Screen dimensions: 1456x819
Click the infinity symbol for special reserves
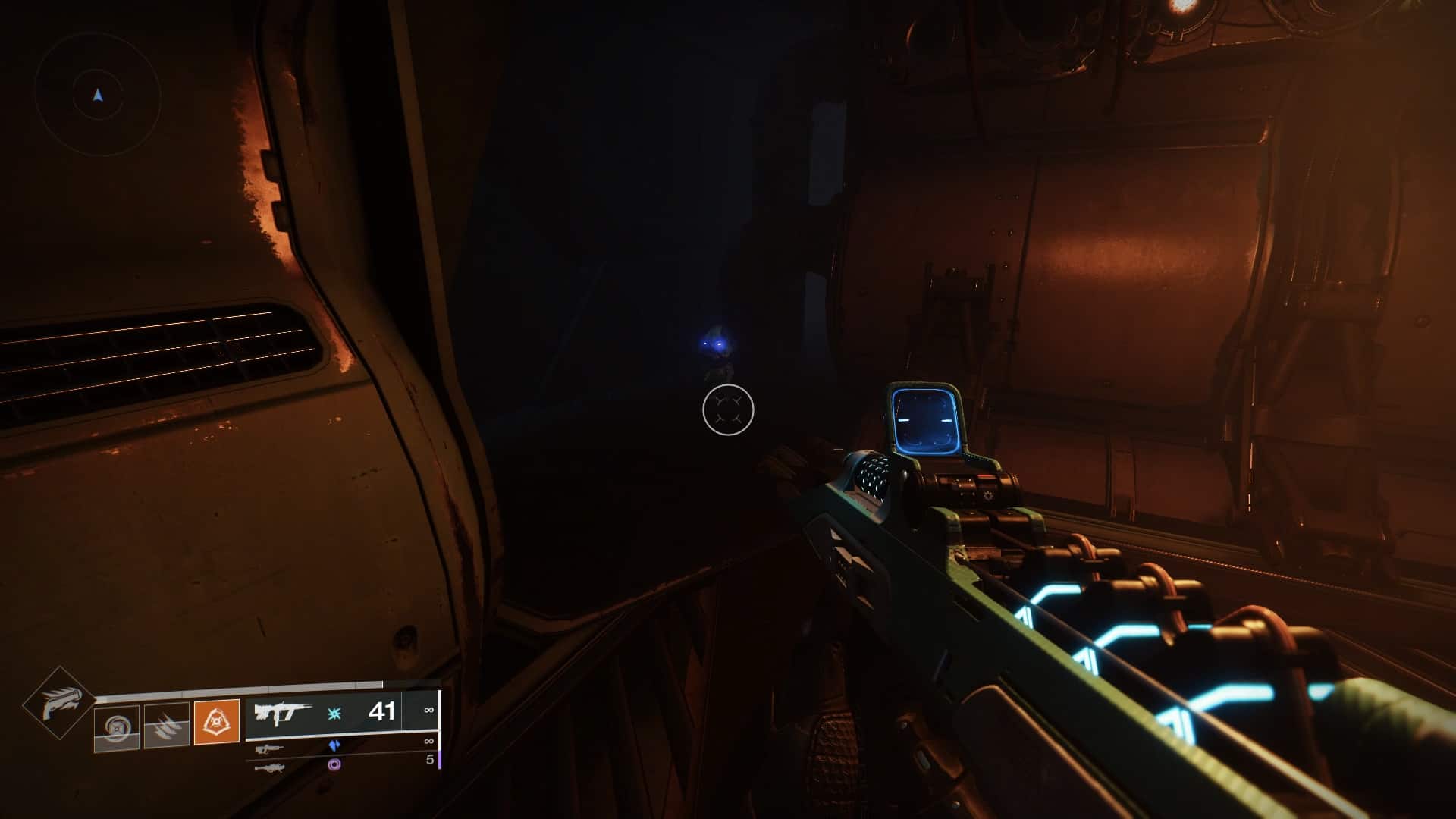pyautogui.click(x=428, y=741)
